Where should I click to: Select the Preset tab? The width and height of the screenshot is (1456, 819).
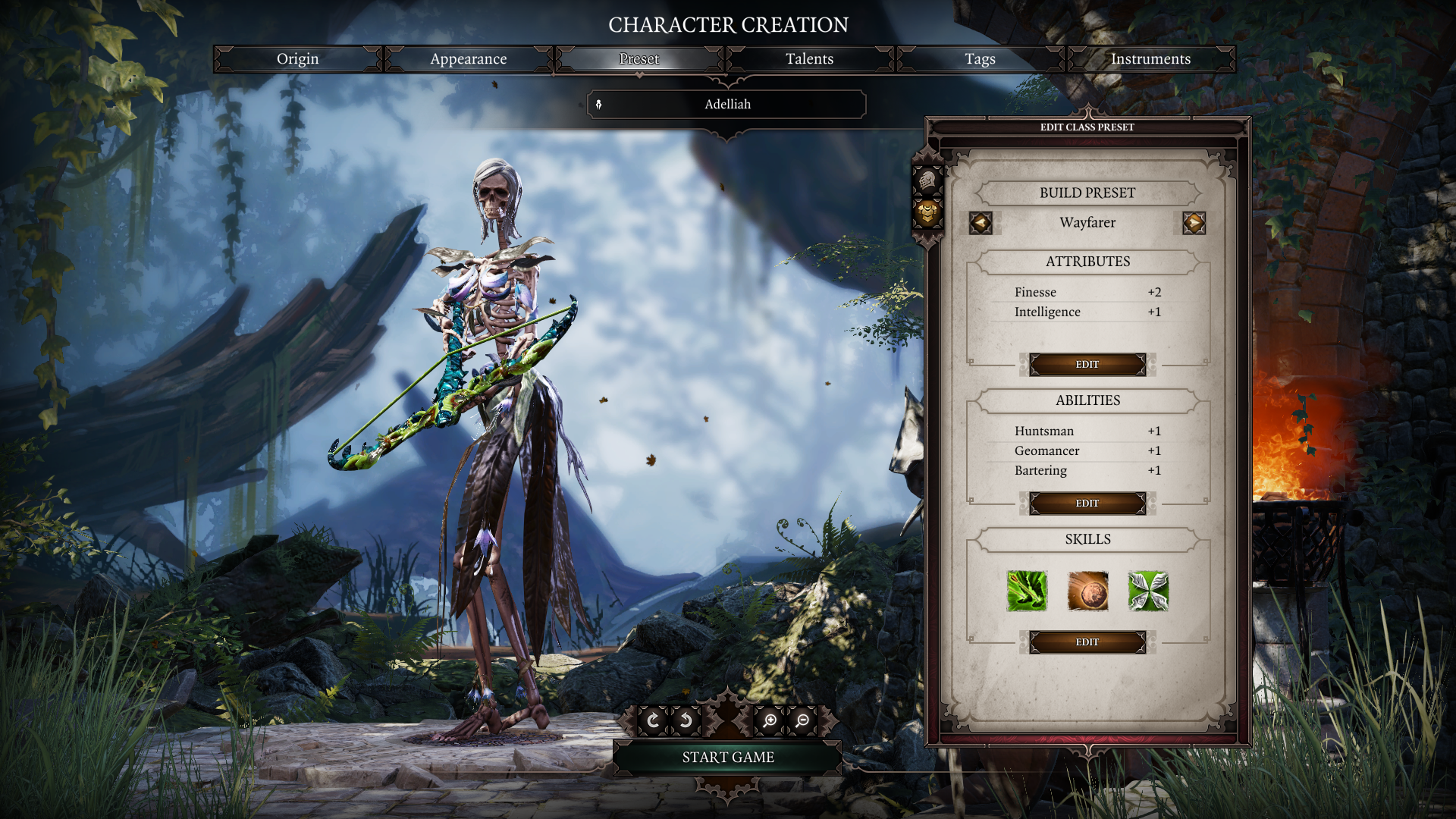click(639, 59)
